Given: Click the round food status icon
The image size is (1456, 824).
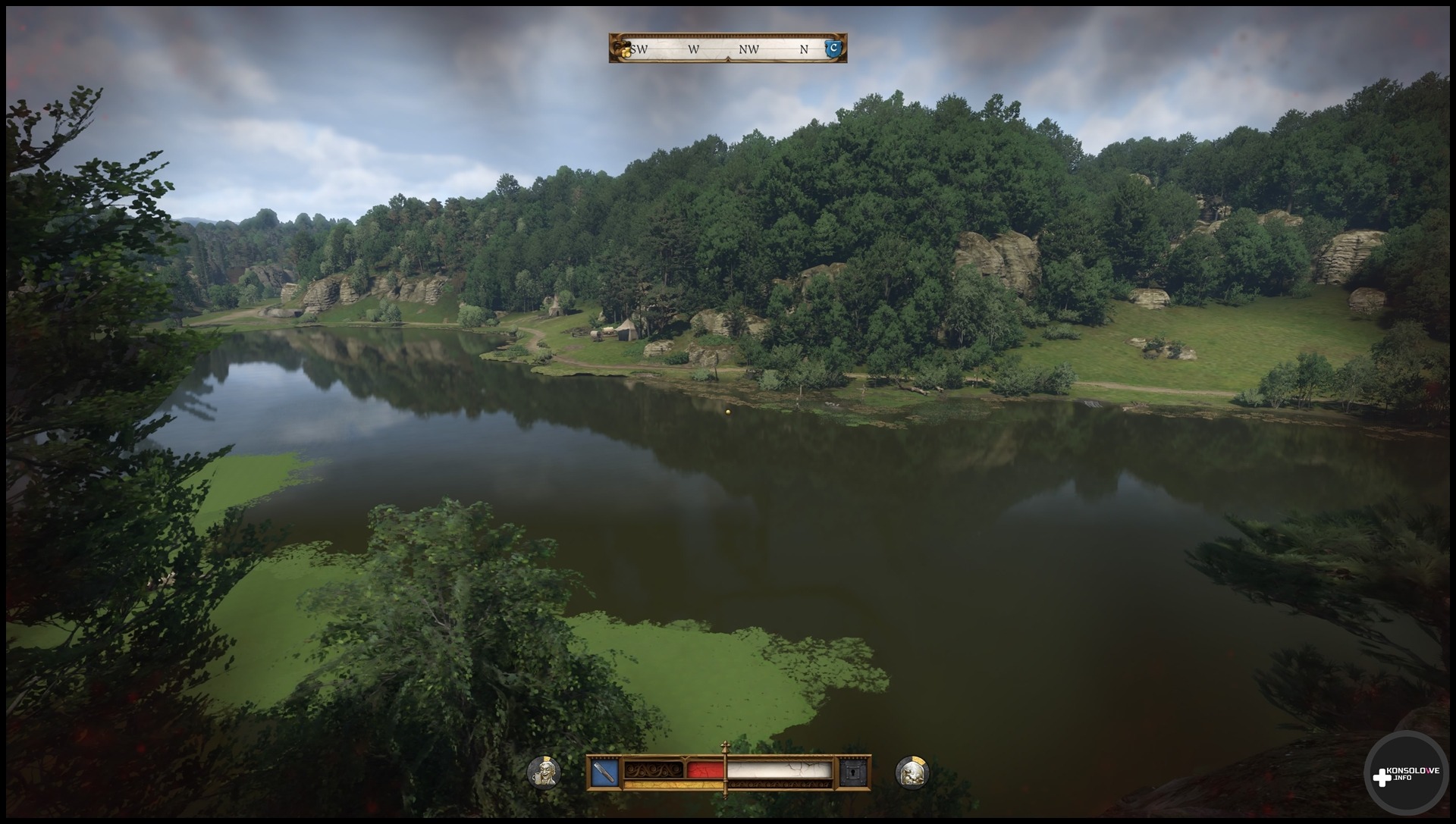Looking at the screenshot, I should (x=912, y=773).
